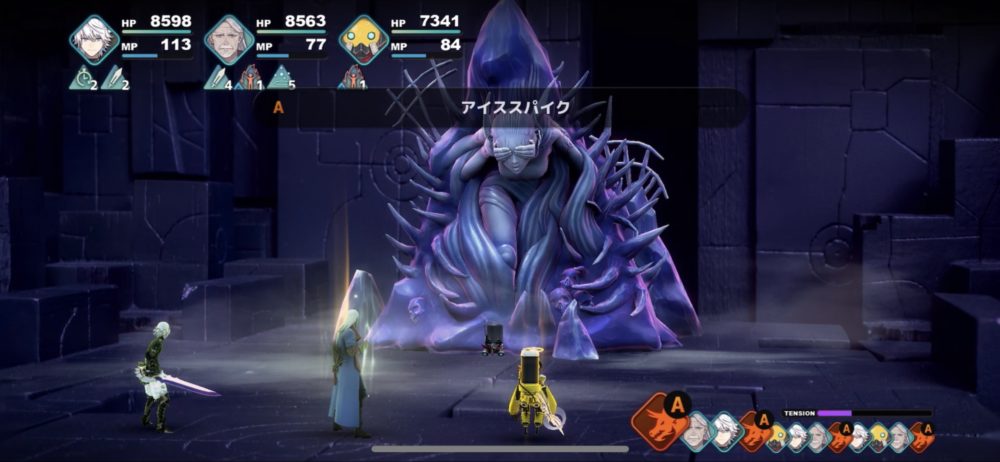Inspect the sword buff icon showing 4 stacks
1000x462 pixels.
(216, 77)
